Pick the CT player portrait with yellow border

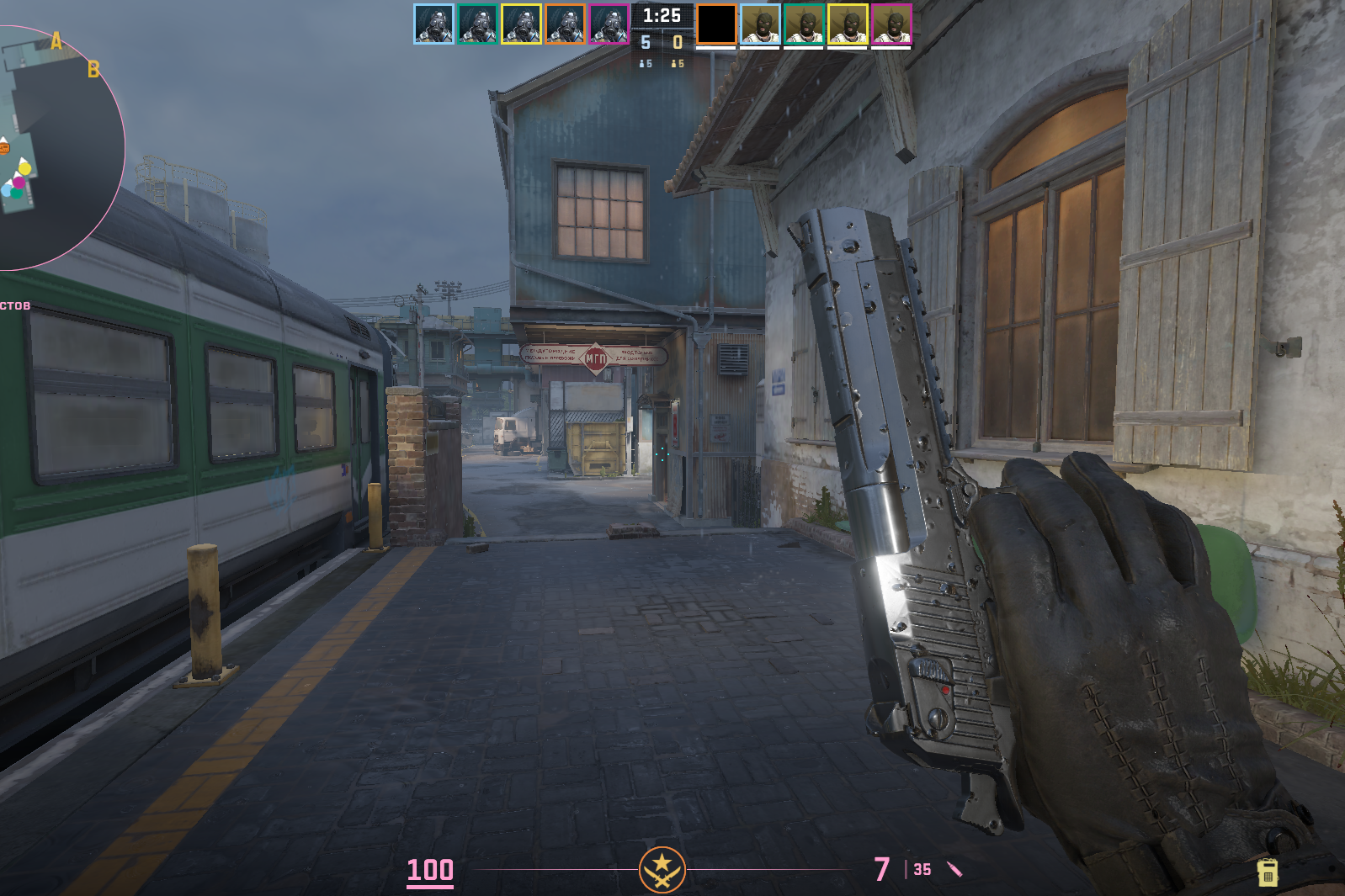[x=521, y=24]
